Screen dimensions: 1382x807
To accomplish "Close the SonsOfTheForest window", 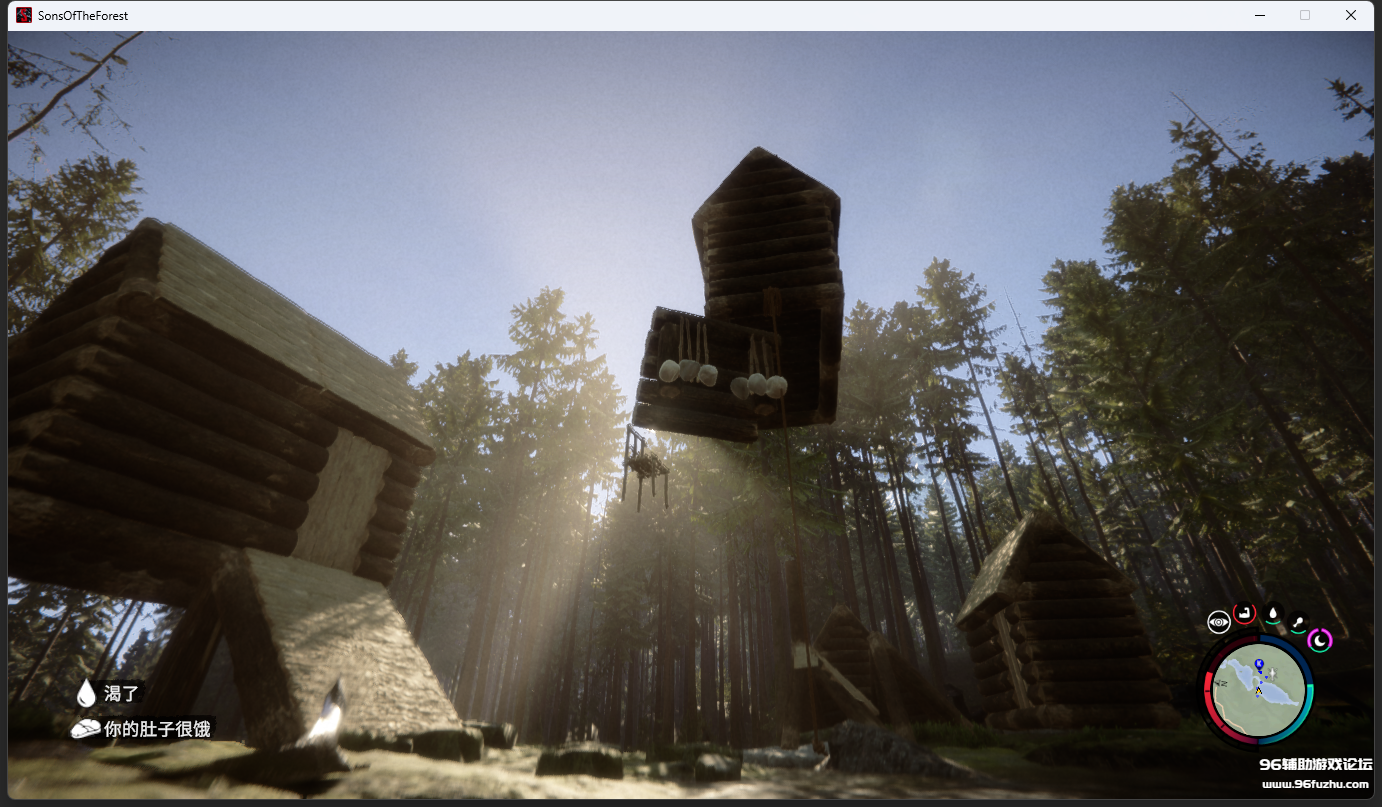I will pos(1351,15).
